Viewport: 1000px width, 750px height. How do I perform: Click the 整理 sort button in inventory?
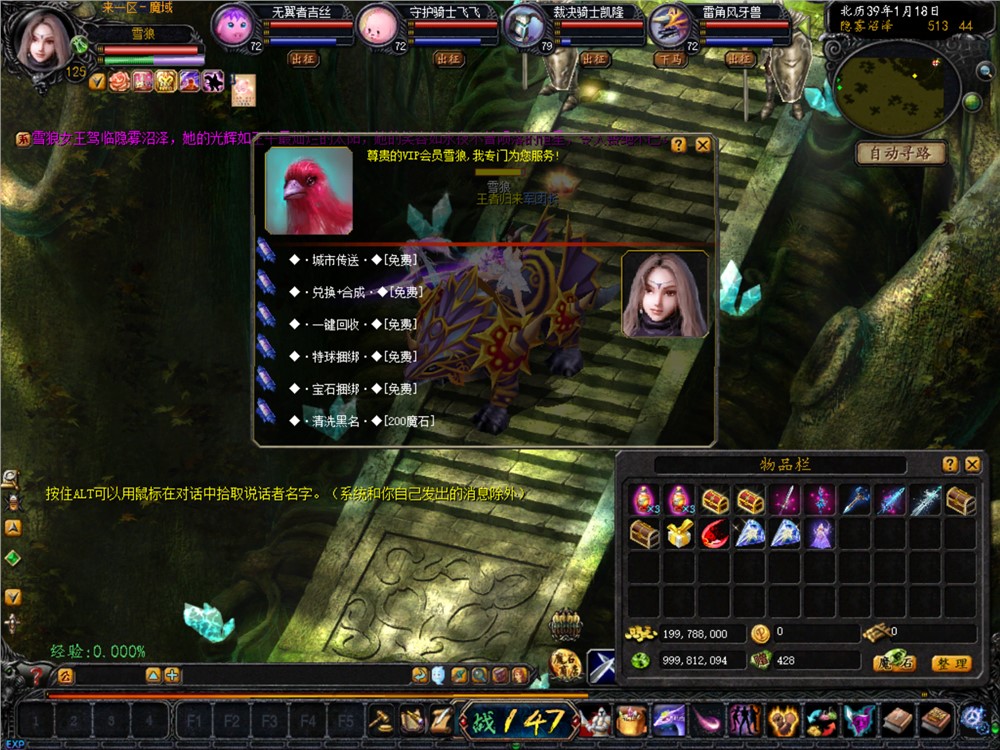click(x=950, y=662)
